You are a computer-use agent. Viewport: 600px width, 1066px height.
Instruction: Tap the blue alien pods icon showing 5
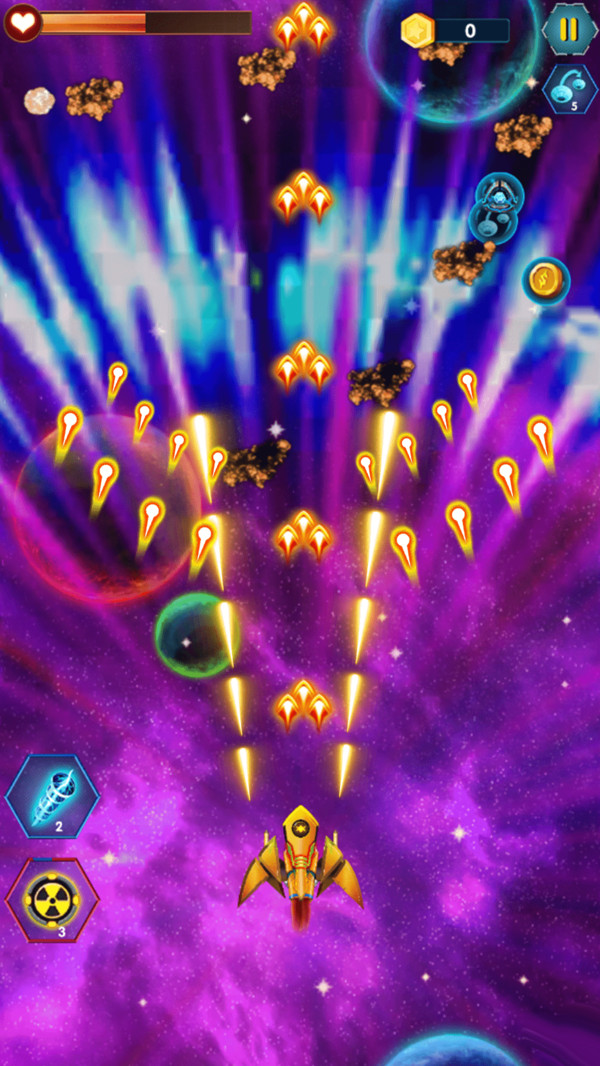coord(570,89)
